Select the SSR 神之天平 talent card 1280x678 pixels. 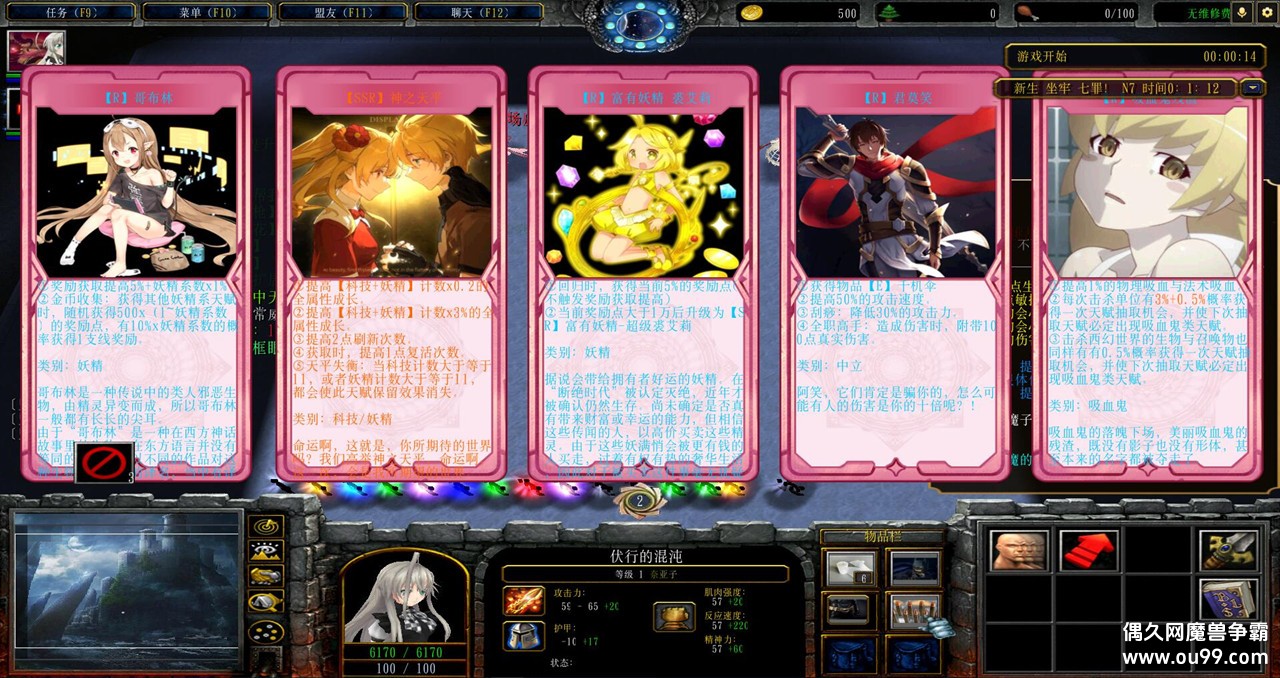tap(391, 272)
